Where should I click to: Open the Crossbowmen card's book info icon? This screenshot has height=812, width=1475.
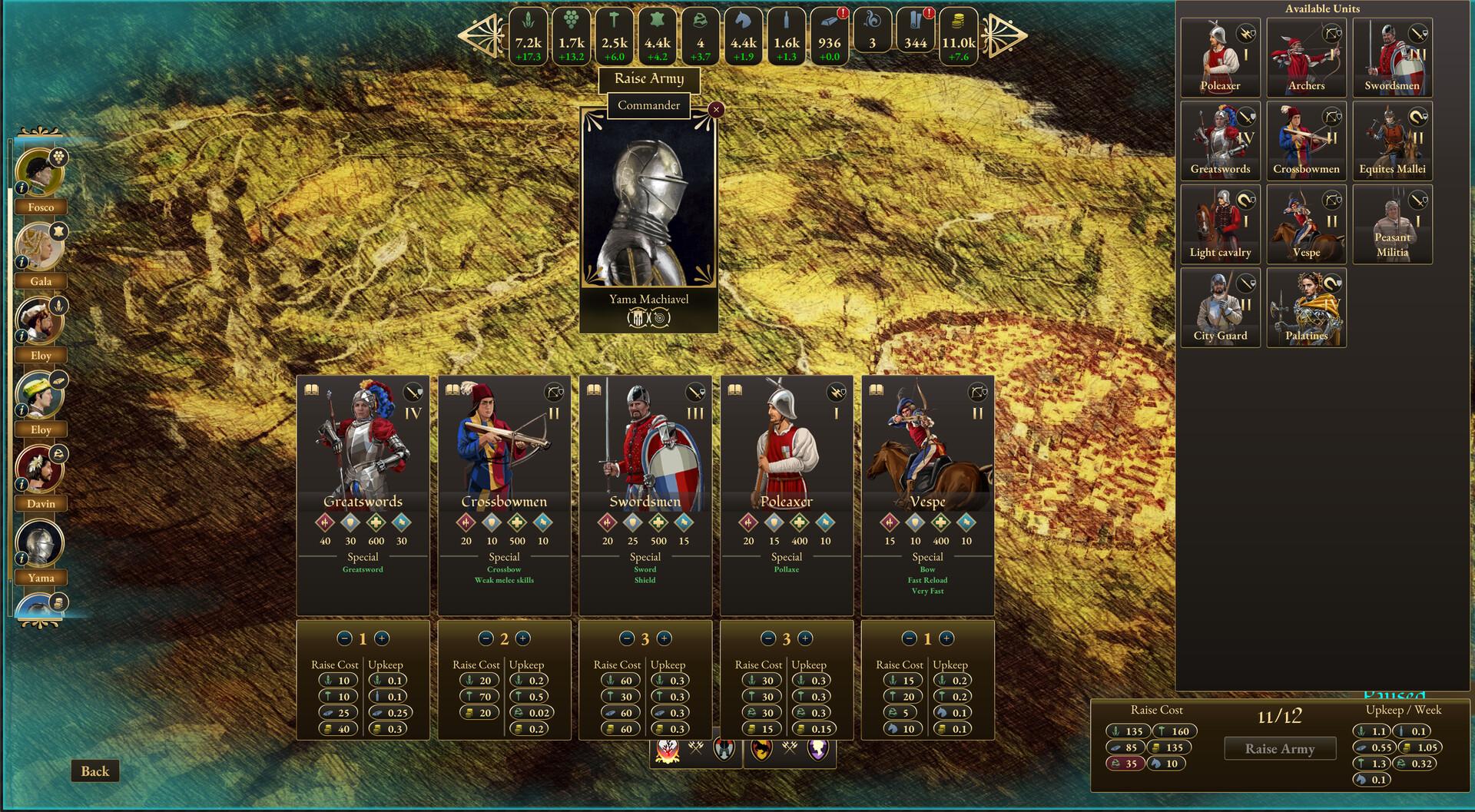(455, 390)
